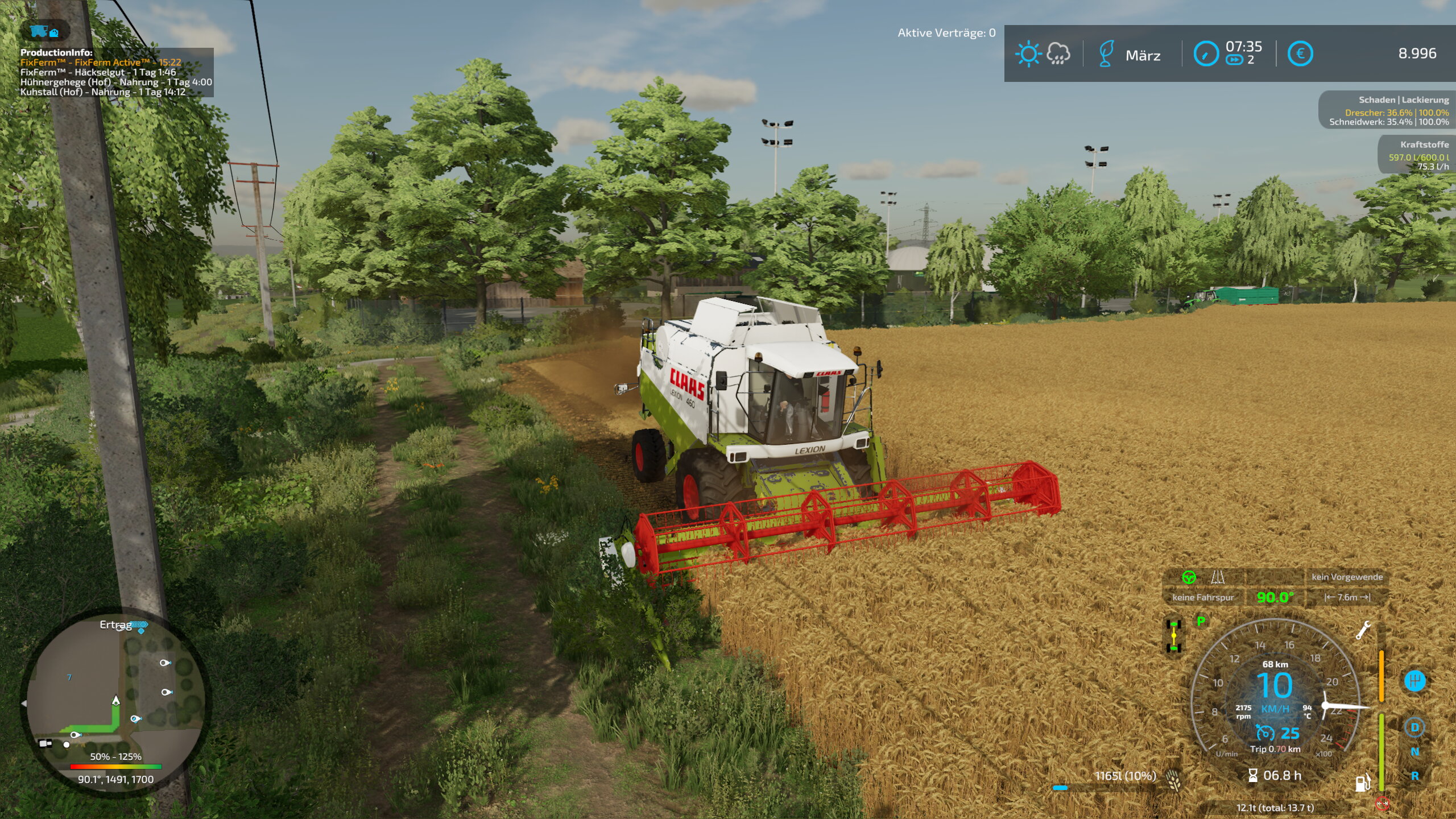Toggle the green P parking brake indicator
The width and height of the screenshot is (1456, 819).
[x=1201, y=621]
